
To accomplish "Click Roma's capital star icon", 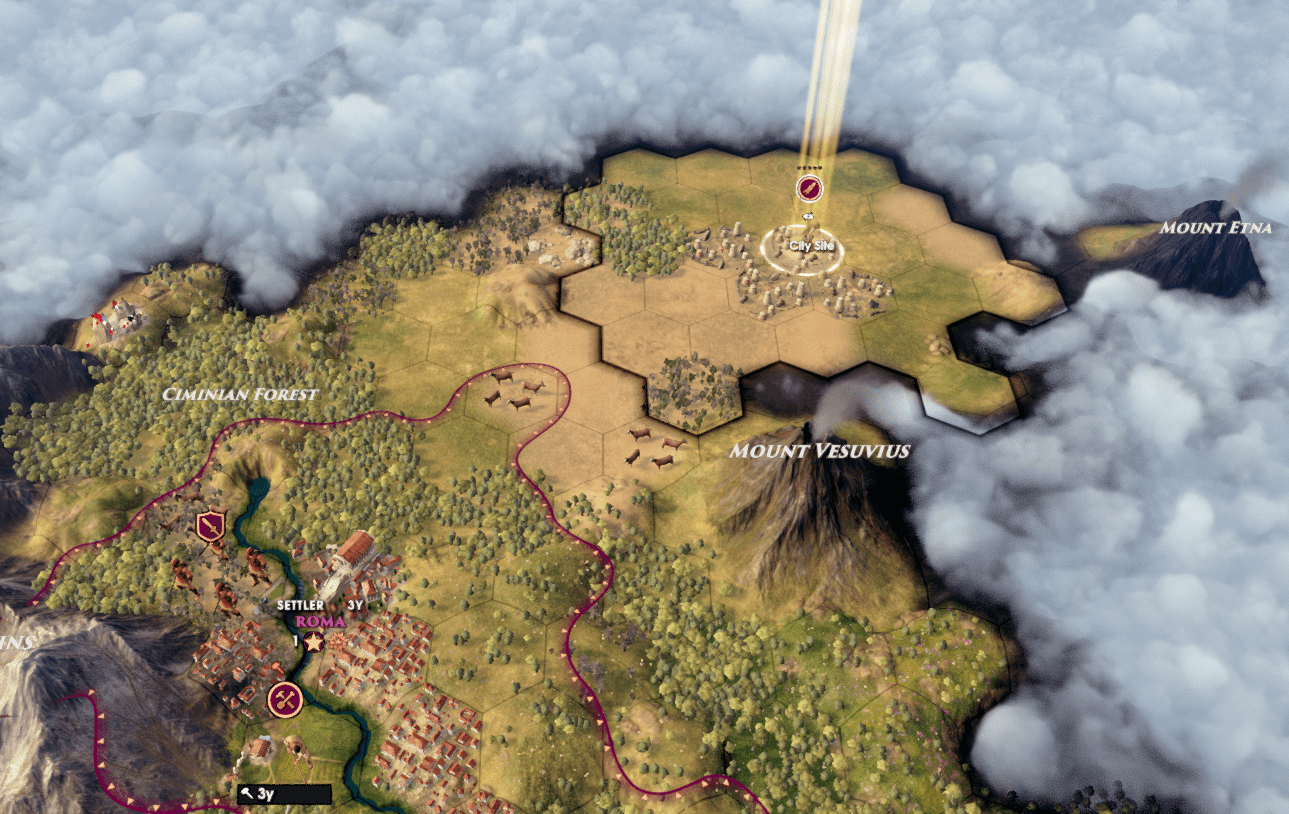I will pyautogui.click(x=314, y=641).
